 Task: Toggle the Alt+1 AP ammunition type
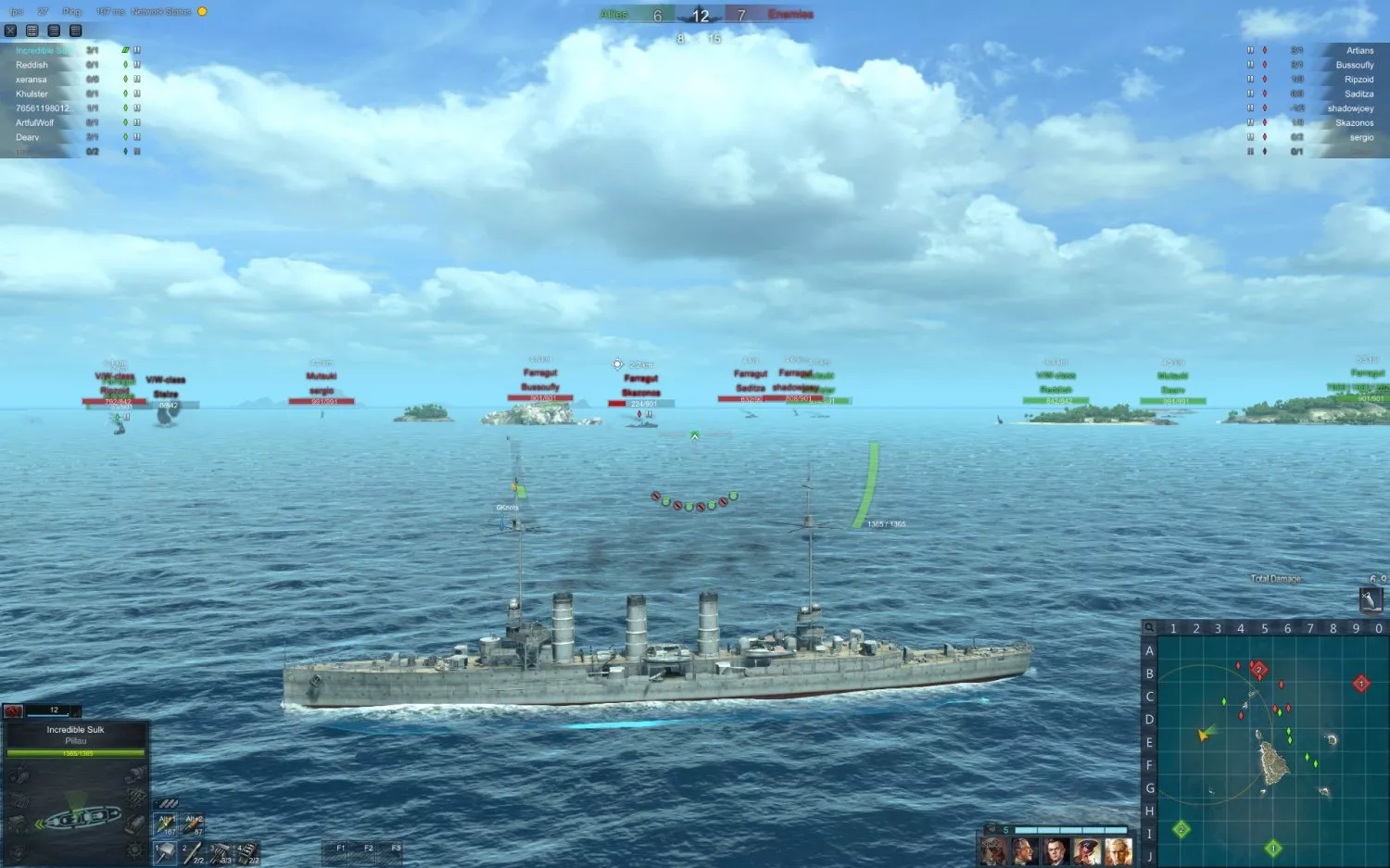pos(166,824)
